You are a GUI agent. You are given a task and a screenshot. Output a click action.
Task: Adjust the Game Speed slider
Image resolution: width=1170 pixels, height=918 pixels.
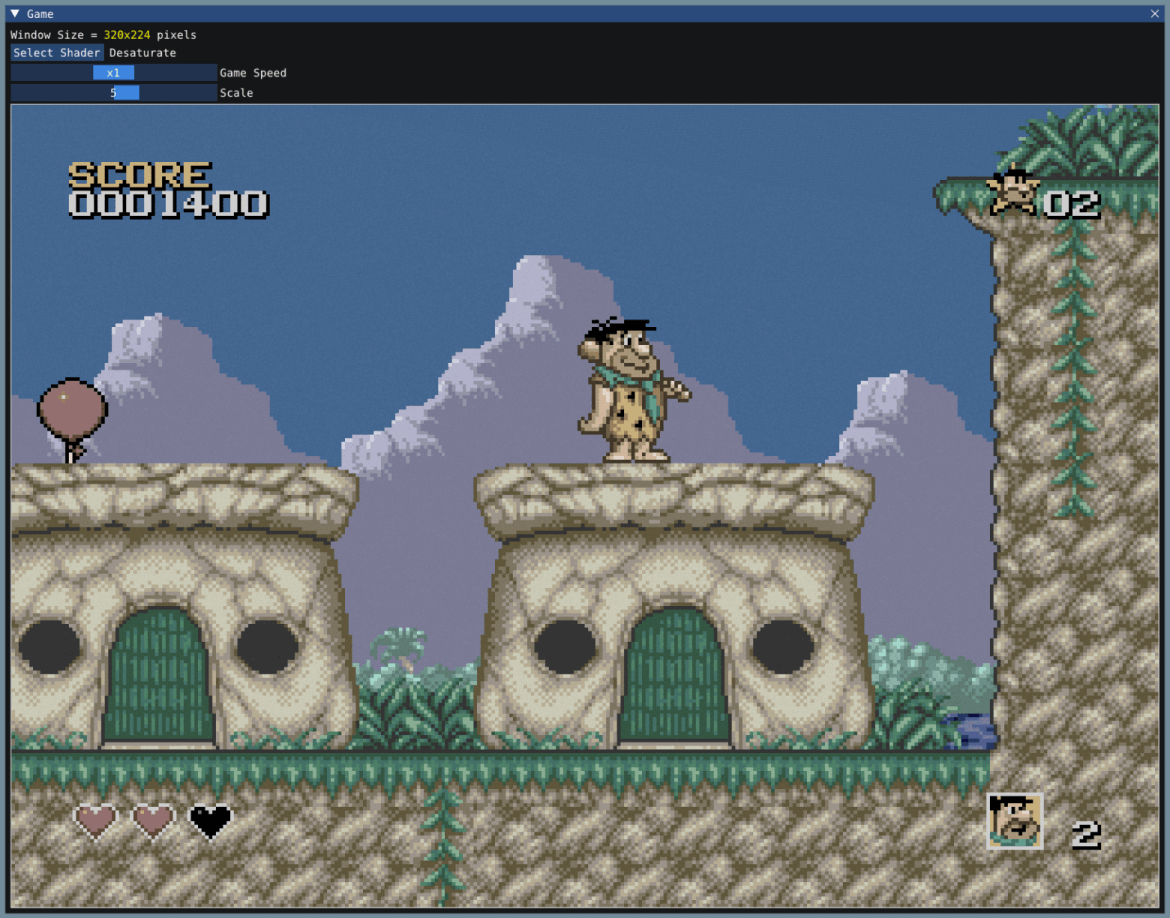pos(114,73)
